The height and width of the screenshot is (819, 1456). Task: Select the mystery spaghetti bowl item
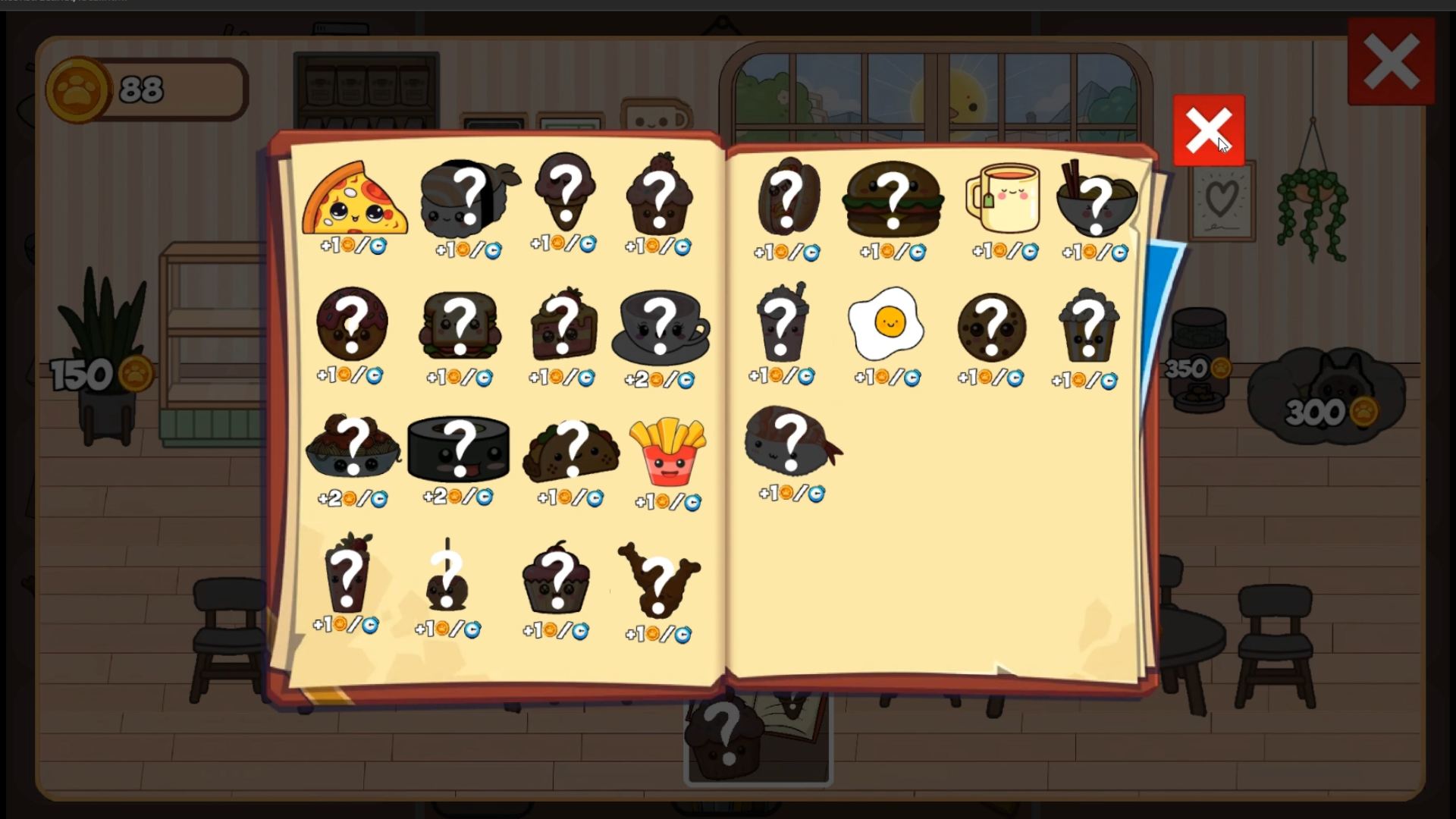[353, 450]
